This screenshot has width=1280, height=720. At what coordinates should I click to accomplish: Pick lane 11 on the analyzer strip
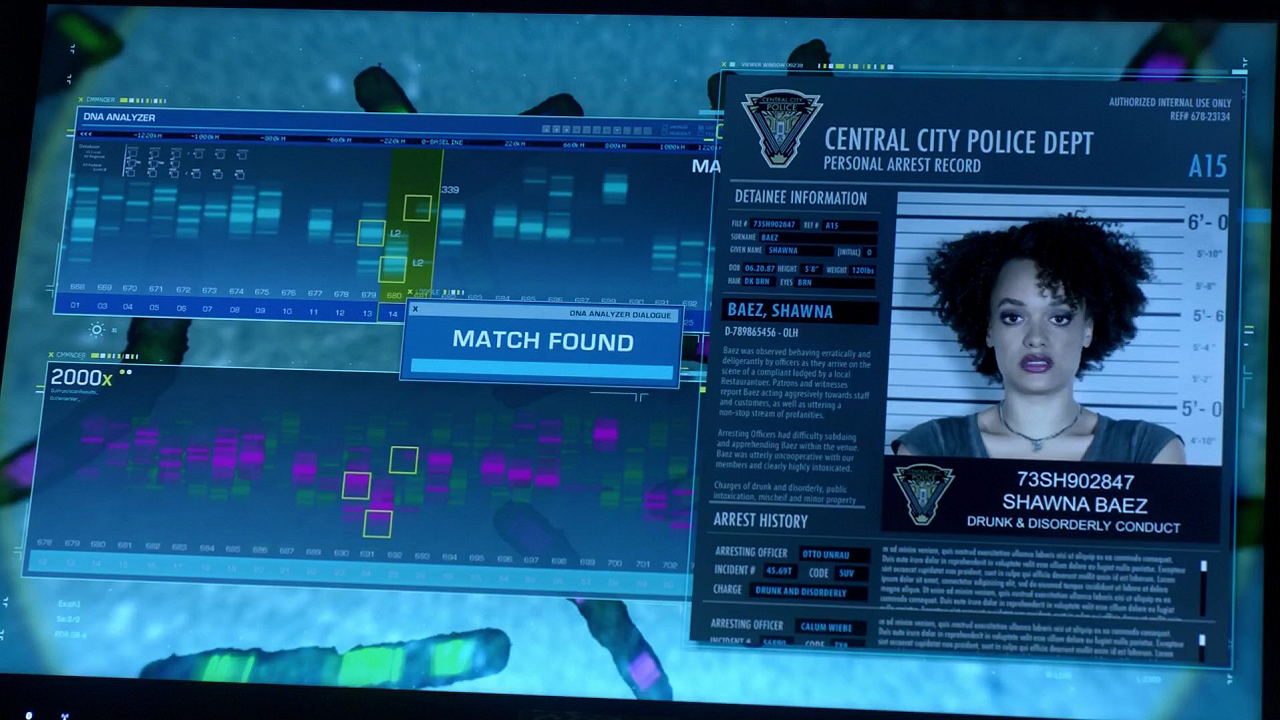tap(313, 312)
